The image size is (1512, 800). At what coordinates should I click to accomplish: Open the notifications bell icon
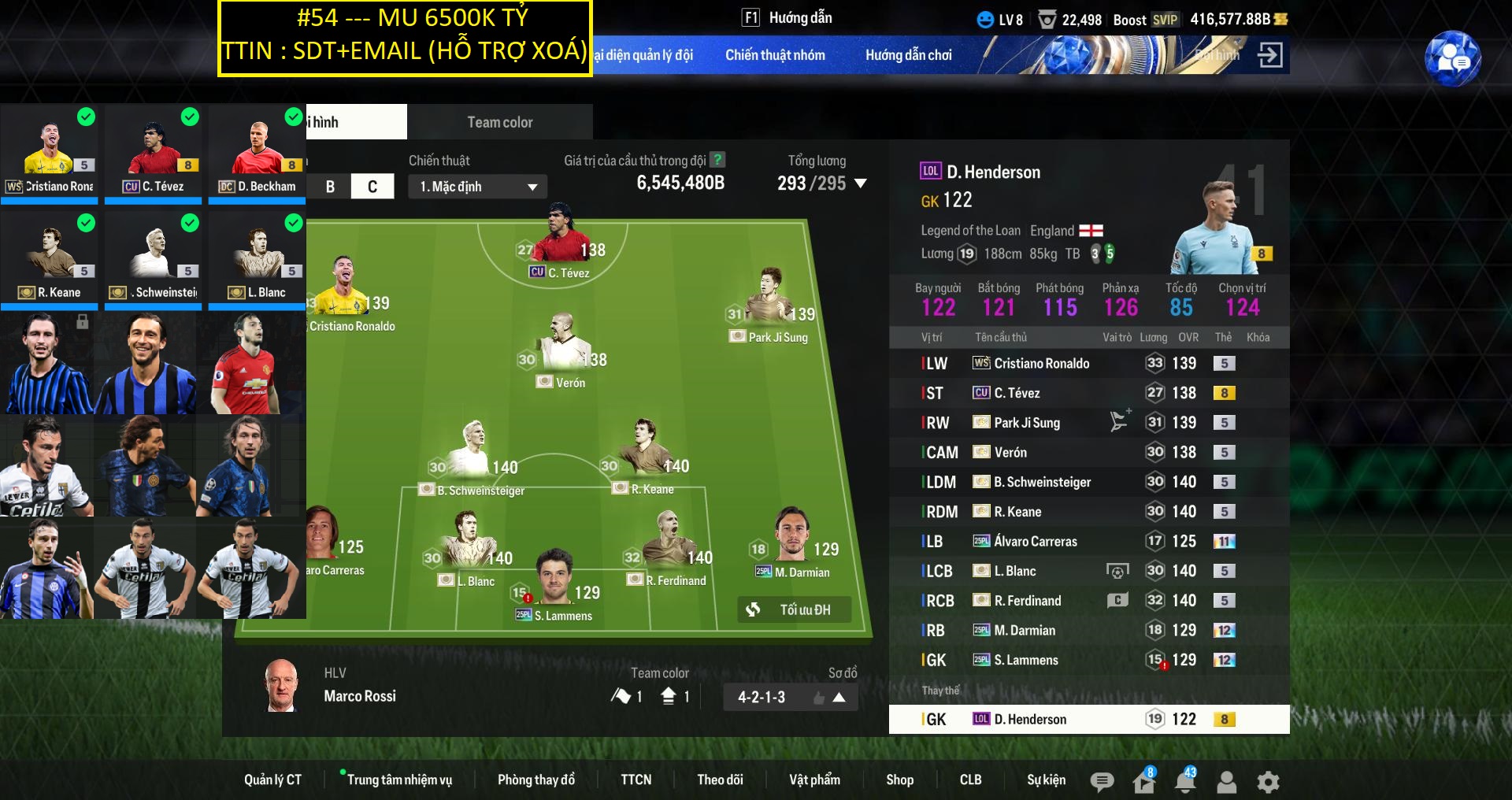pyautogui.click(x=1184, y=781)
